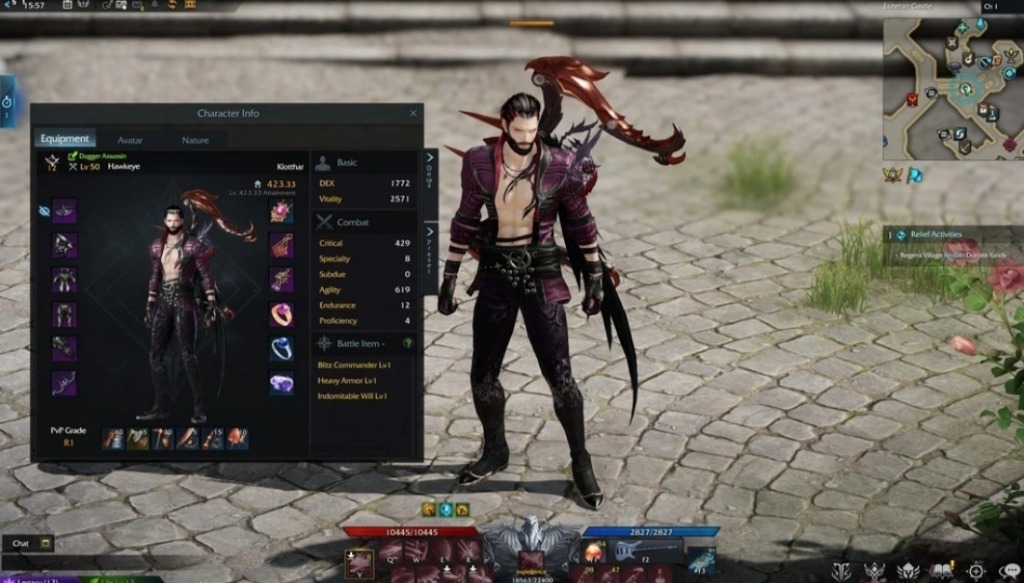Click the Battle Item help question mark
The height and width of the screenshot is (583, 1024).
click(x=408, y=343)
